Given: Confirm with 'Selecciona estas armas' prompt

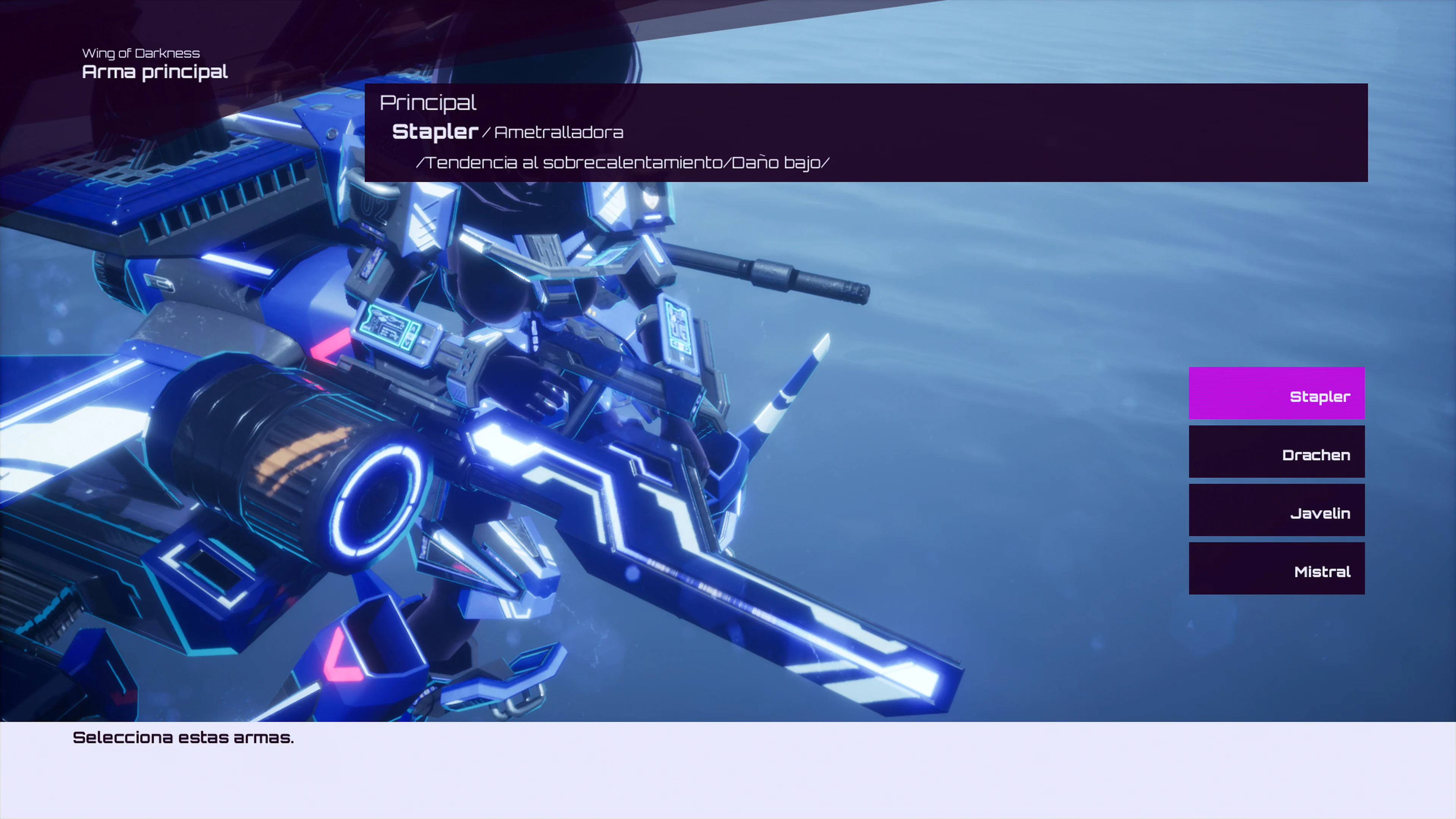Looking at the screenshot, I should [182, 737].
